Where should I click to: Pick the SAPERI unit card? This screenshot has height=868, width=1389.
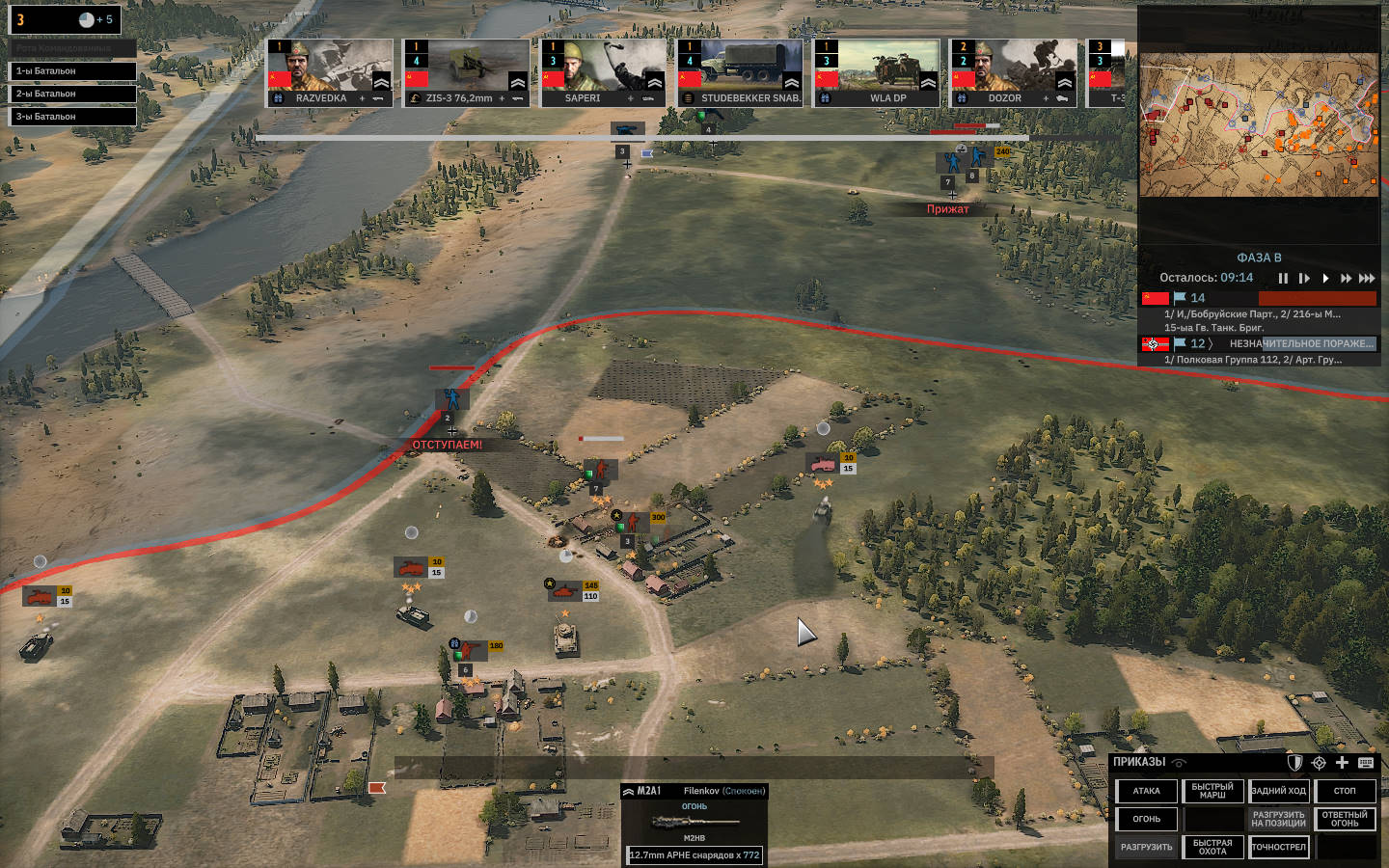pyautogui.click(x=603, y=72)
